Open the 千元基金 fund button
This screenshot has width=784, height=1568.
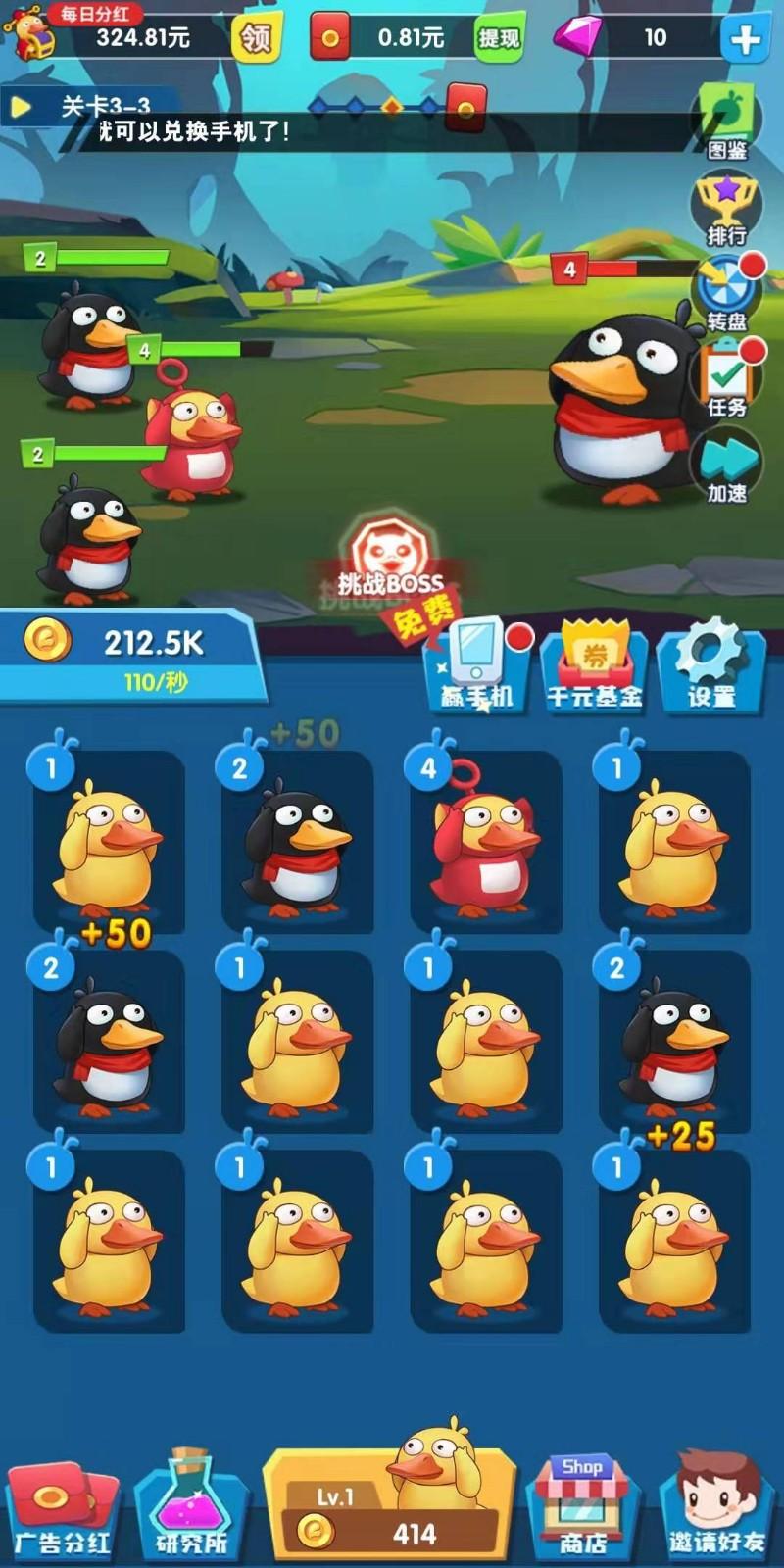pos(594,666)
